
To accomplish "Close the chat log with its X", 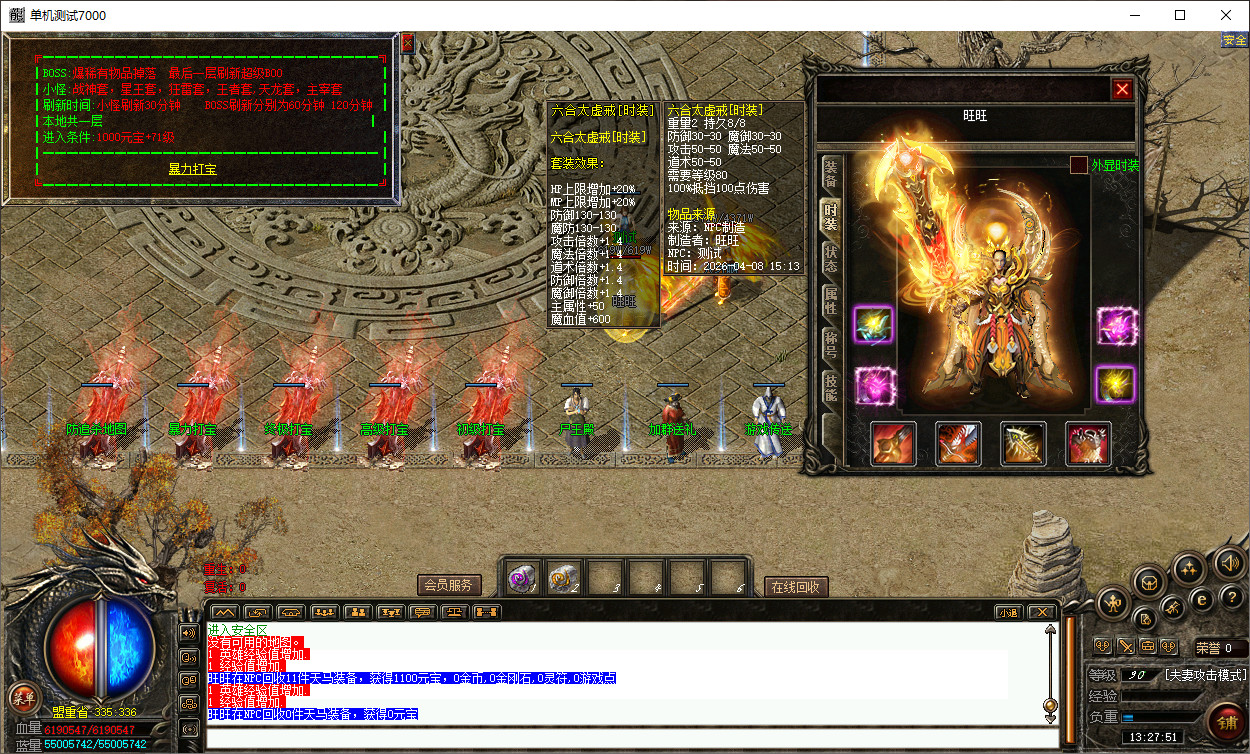I will [x=1041, y=612].
